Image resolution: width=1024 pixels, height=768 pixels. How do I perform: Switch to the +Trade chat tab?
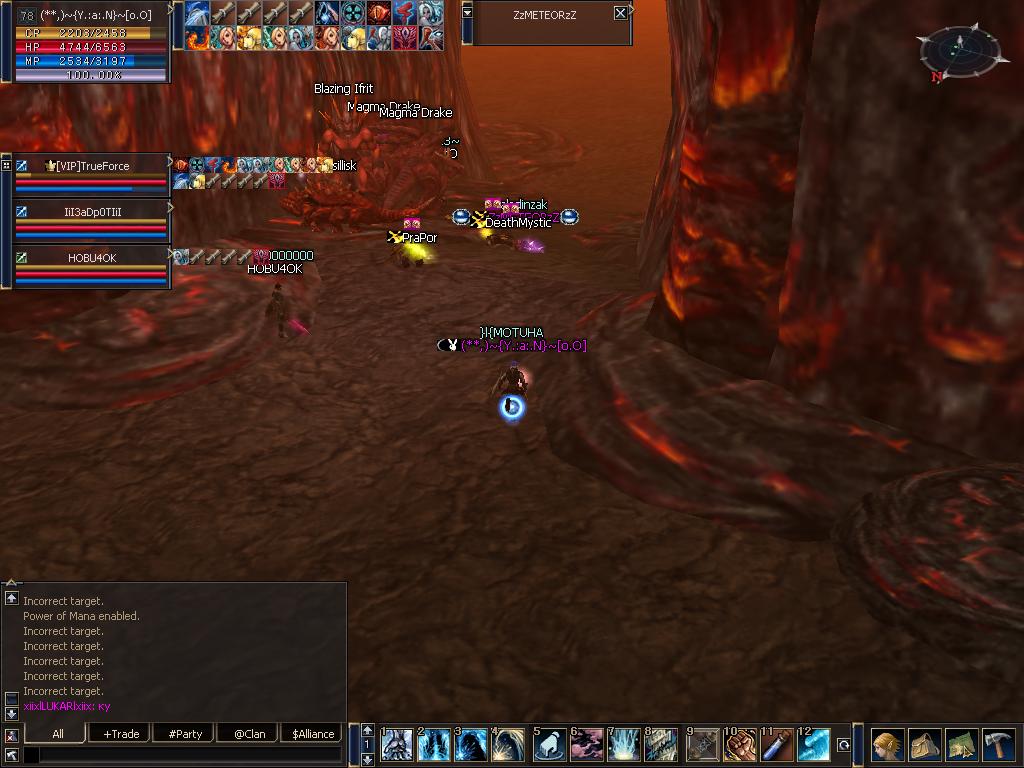tap(121, 733)
